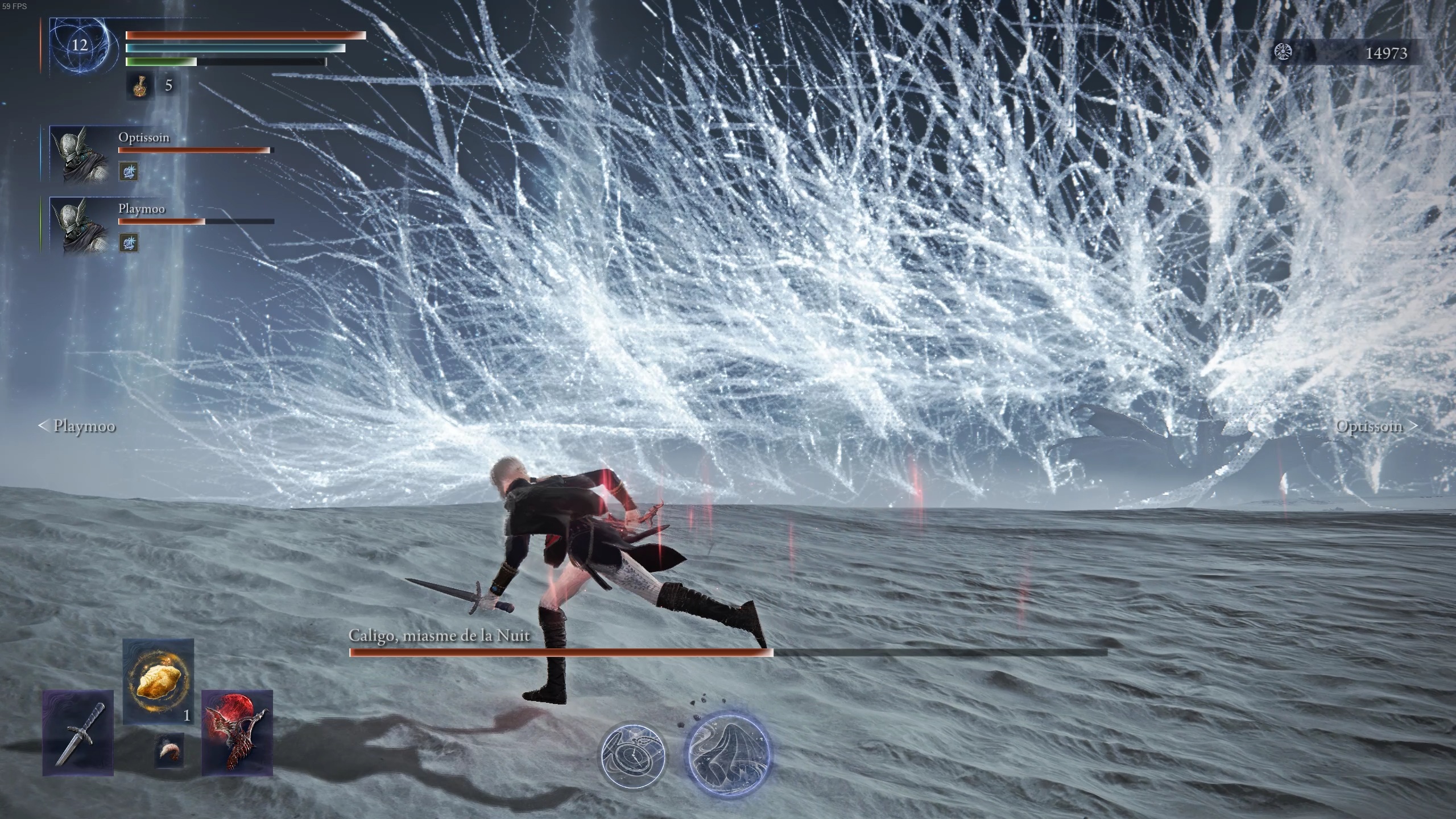Click the status icon under Playmoo's health bar
Viewport: 1456px width, 819px height.
click(x=128, y=243)
